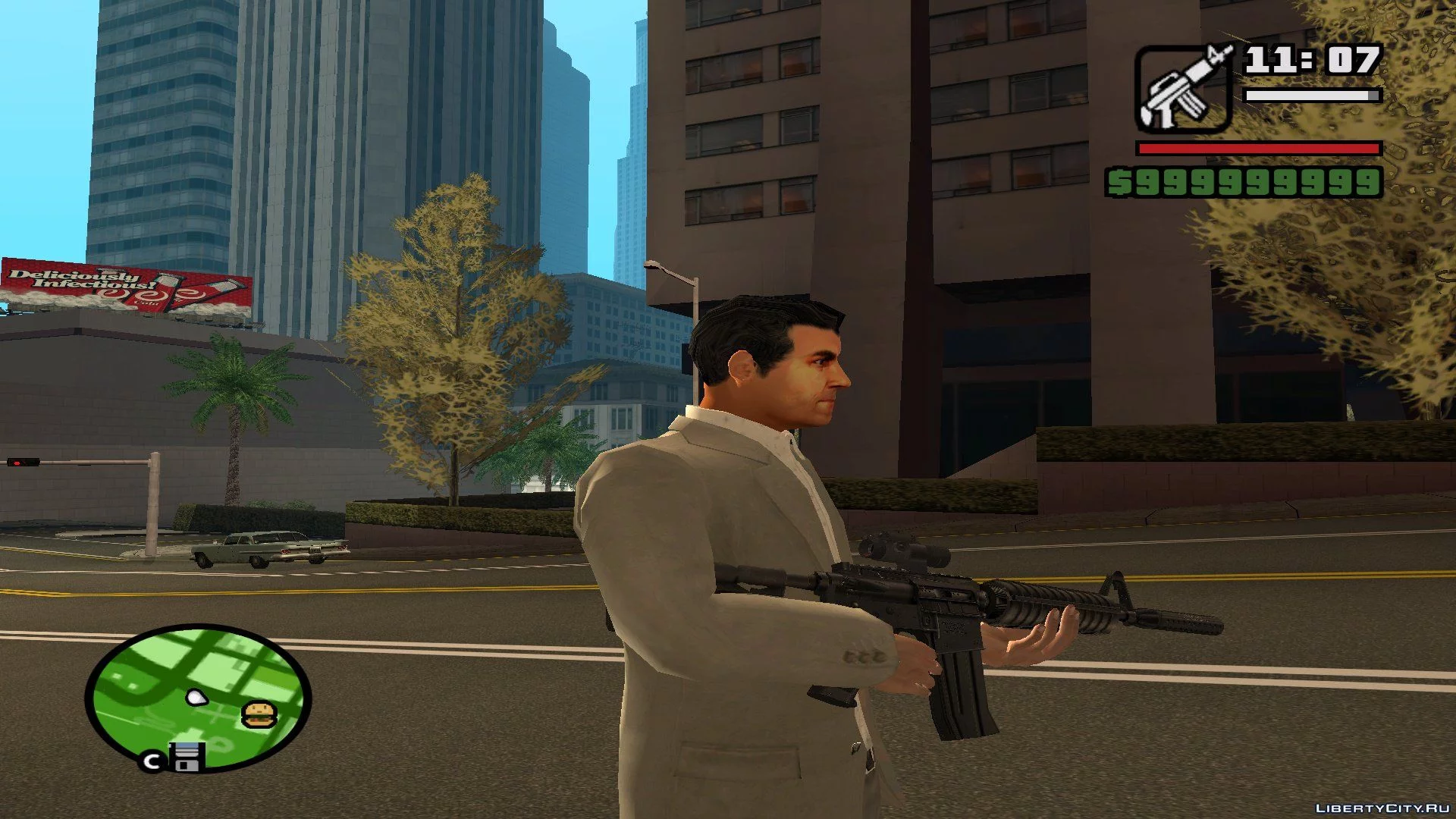Select the white player arrow on radar
1456x819 pixels.
(197, 697)
